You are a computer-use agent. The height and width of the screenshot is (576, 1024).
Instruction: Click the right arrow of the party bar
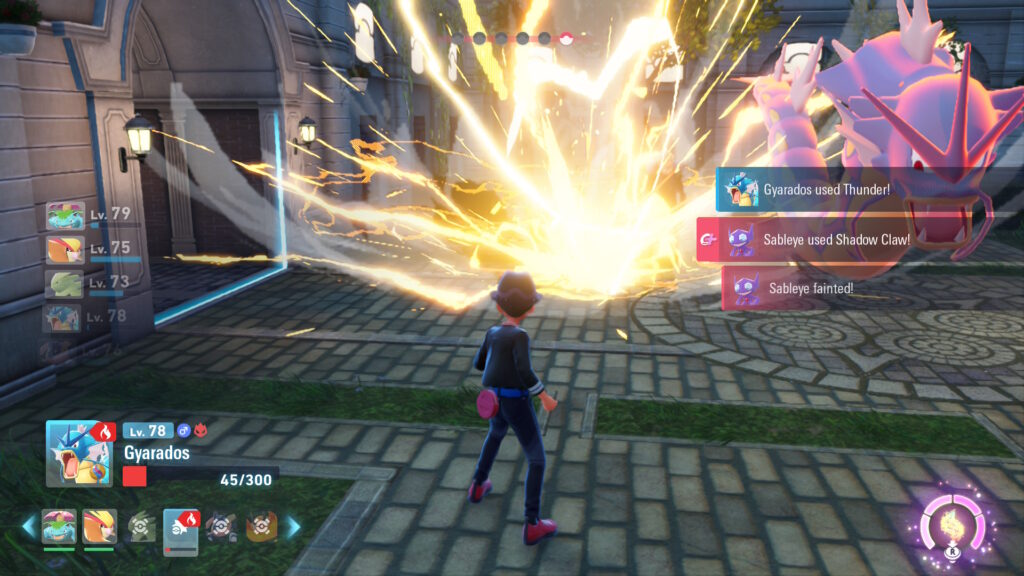(x=294, y=527)
